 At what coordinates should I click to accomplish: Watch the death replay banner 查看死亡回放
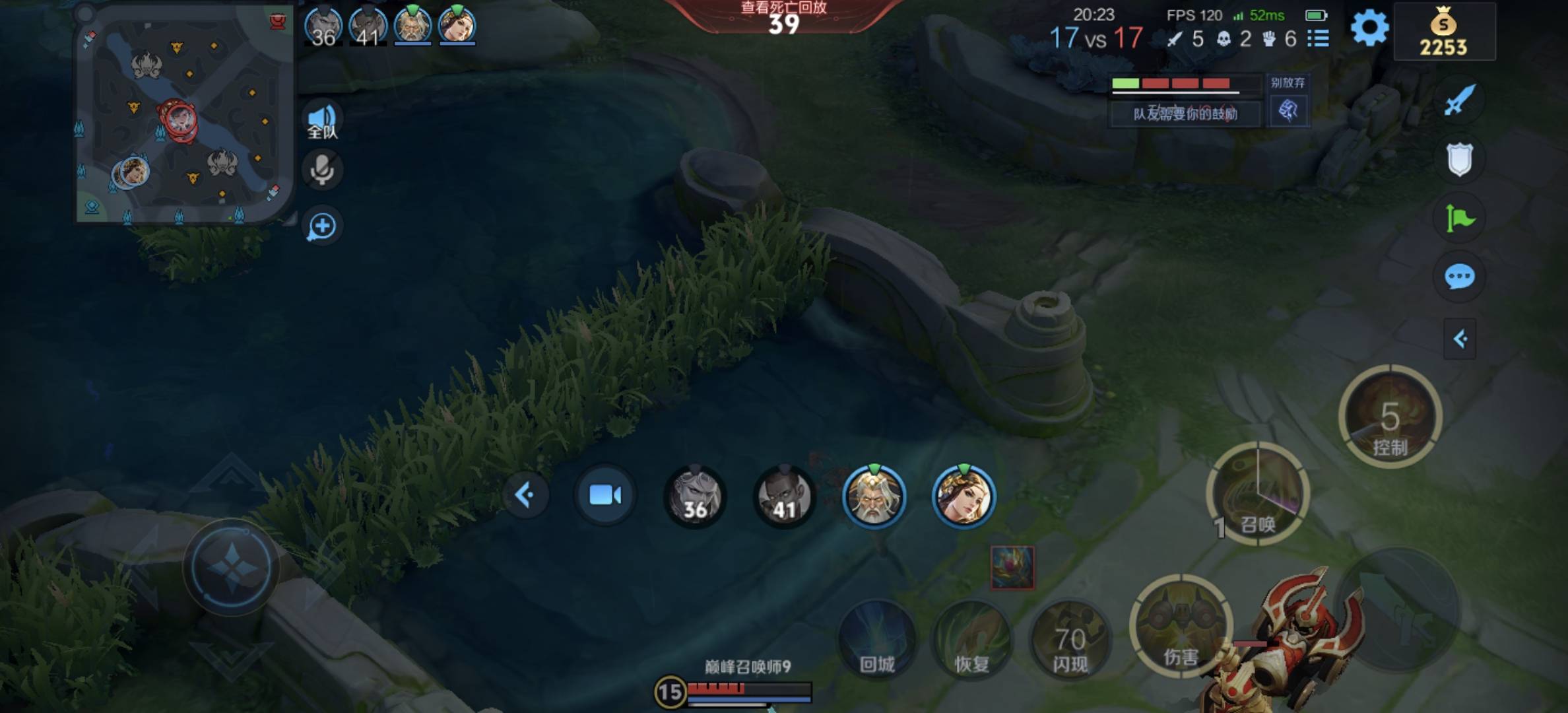tap(783, 17)
